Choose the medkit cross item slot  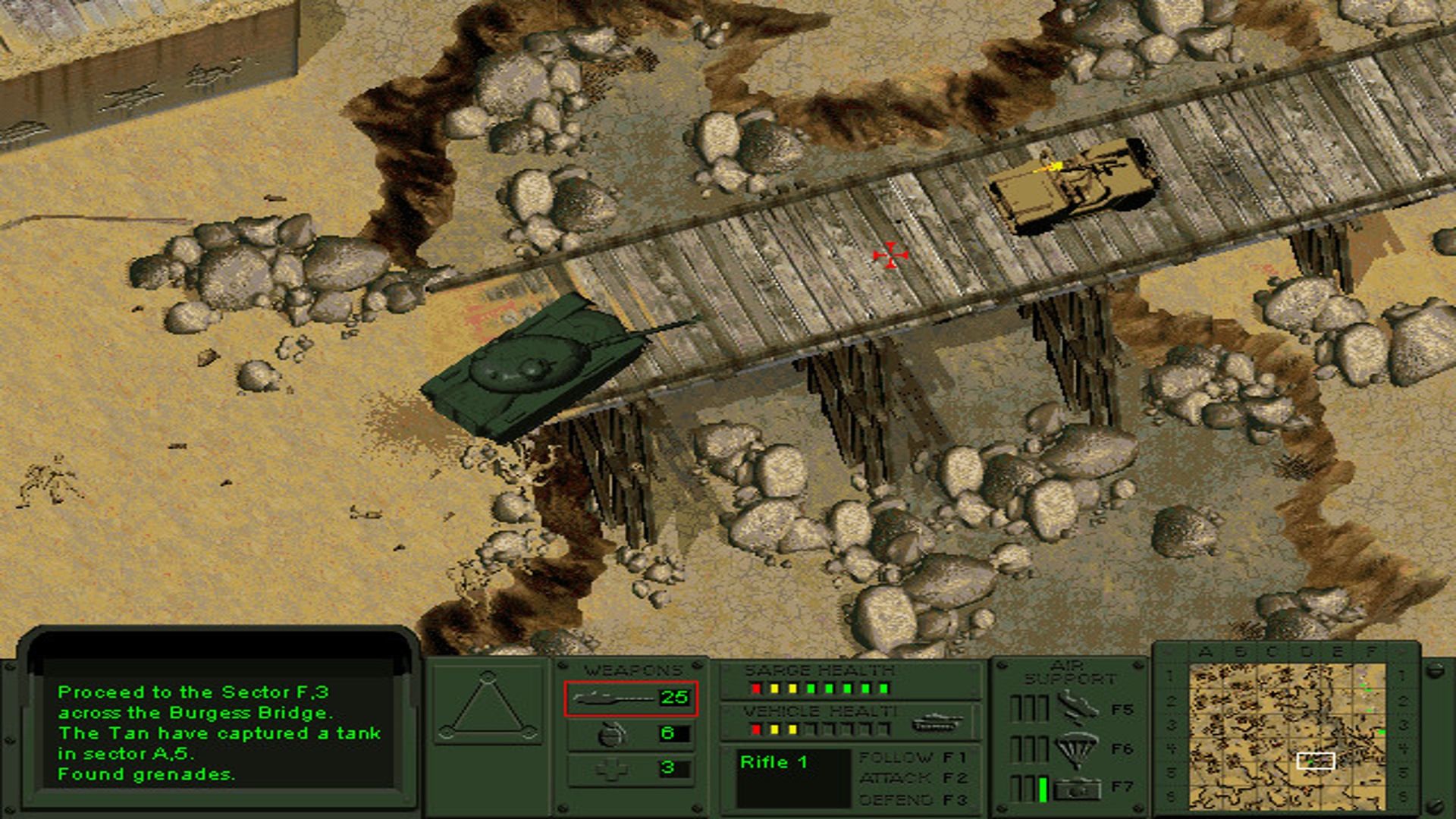pyautogui.click(x=630, y=768)
